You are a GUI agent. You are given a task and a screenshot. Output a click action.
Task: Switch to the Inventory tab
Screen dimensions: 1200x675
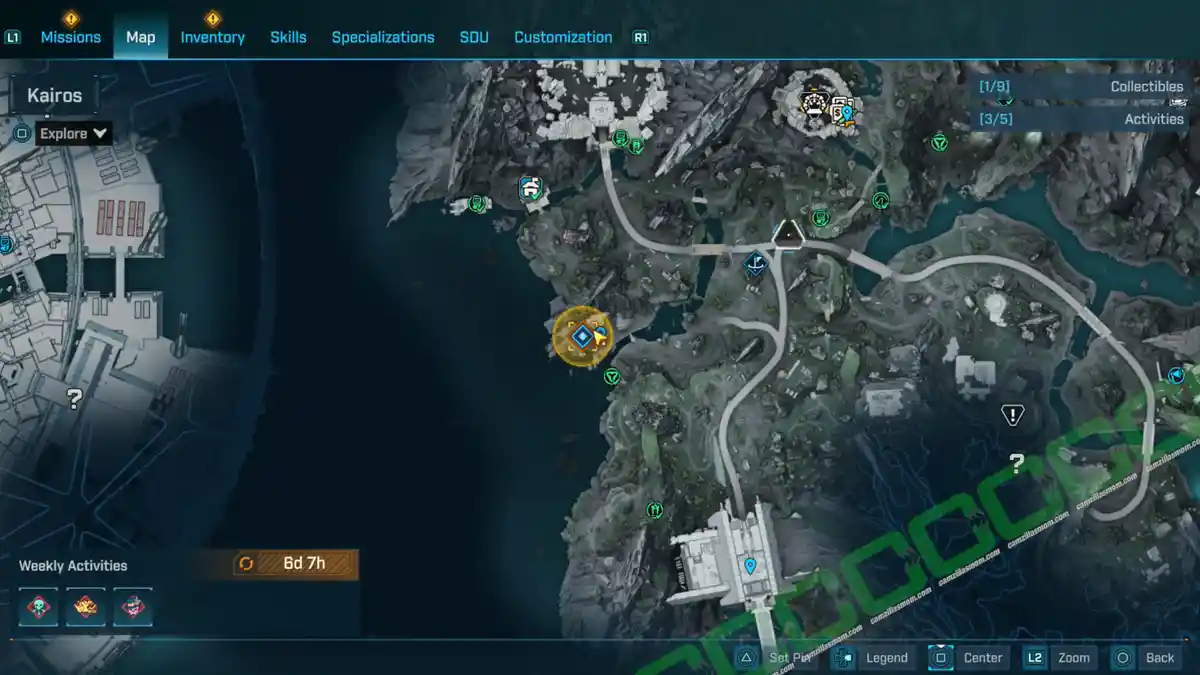pos(212,37)
